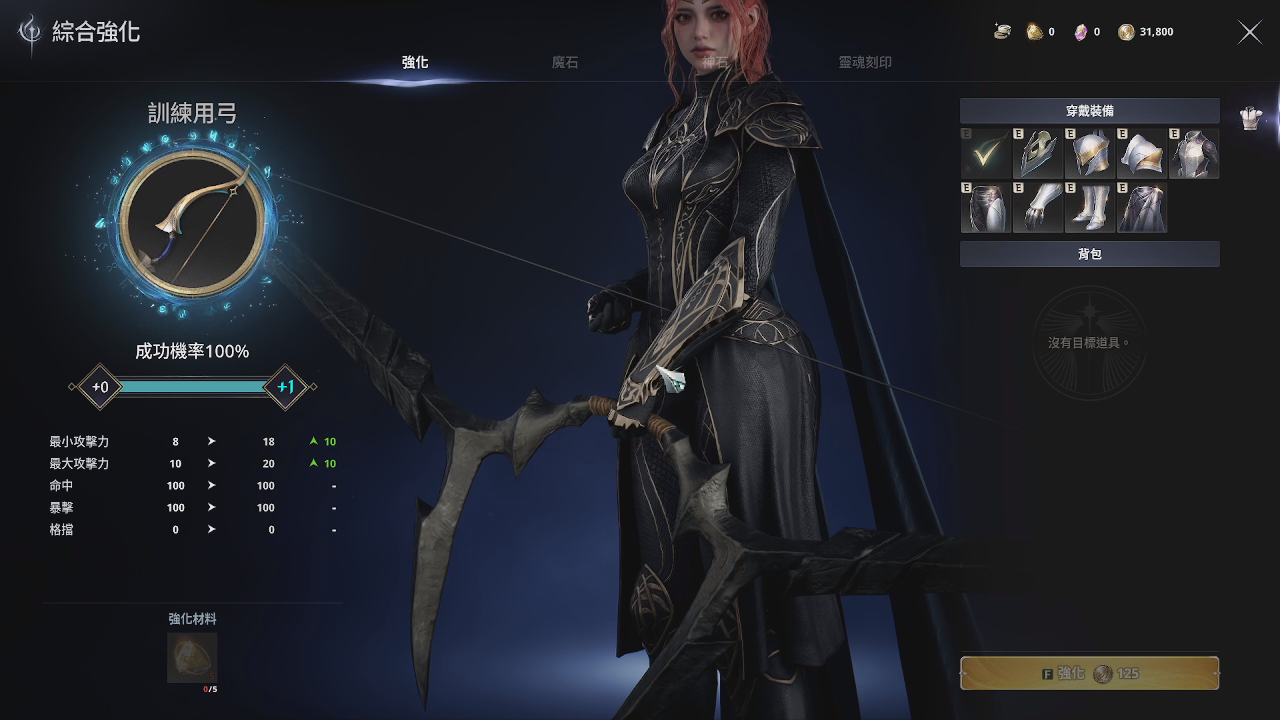Select the checked training bow equipment slot
Screen dimensions: 1280x720
click(985, 154)
